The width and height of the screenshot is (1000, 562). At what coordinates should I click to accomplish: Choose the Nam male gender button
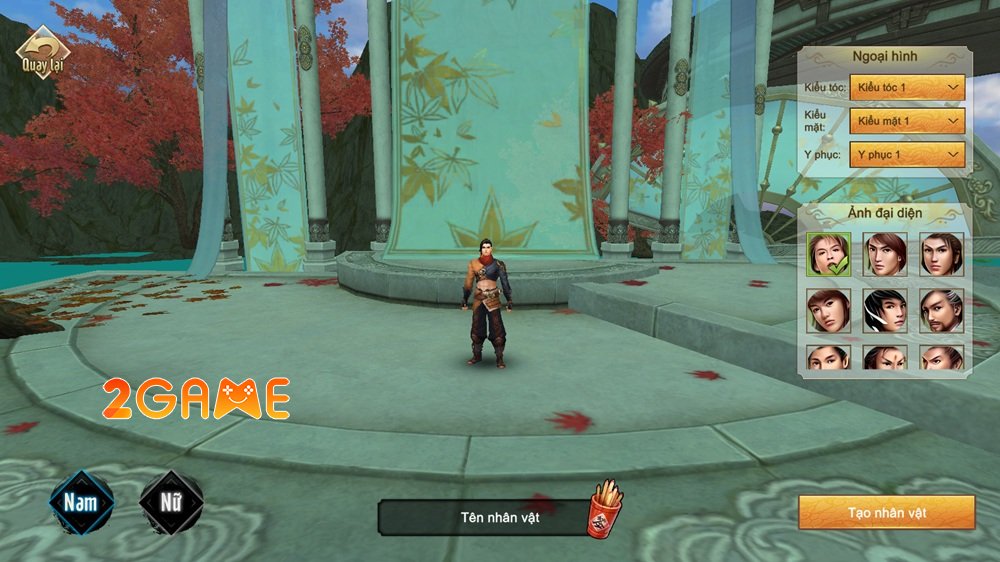[82, 501]
